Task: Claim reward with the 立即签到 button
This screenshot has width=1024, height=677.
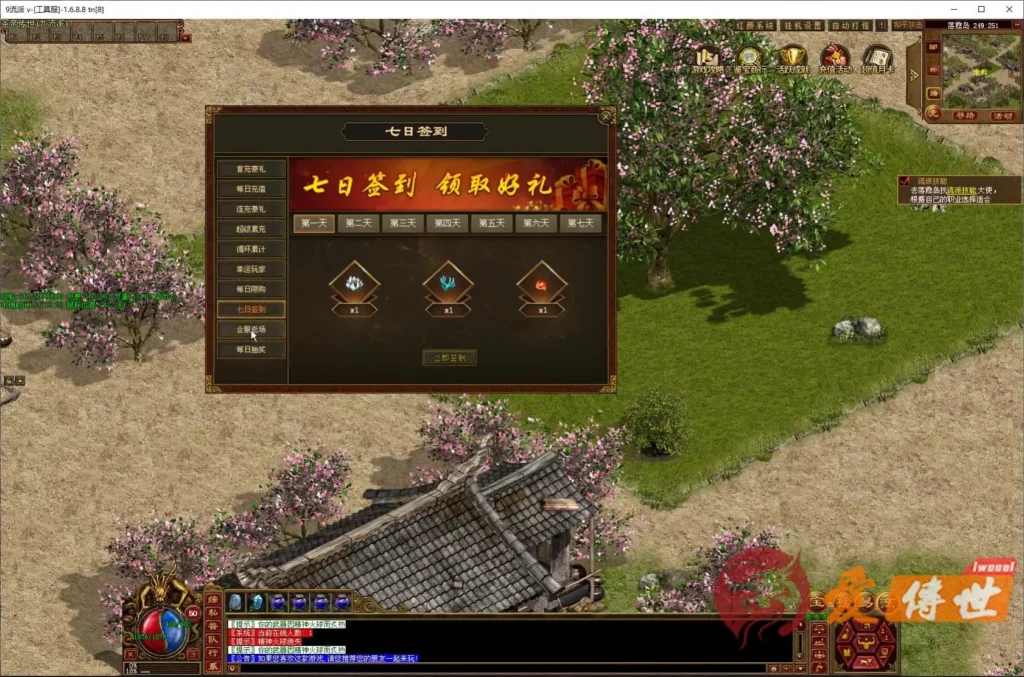Action: pyautogui.click(x=449, y=357)
